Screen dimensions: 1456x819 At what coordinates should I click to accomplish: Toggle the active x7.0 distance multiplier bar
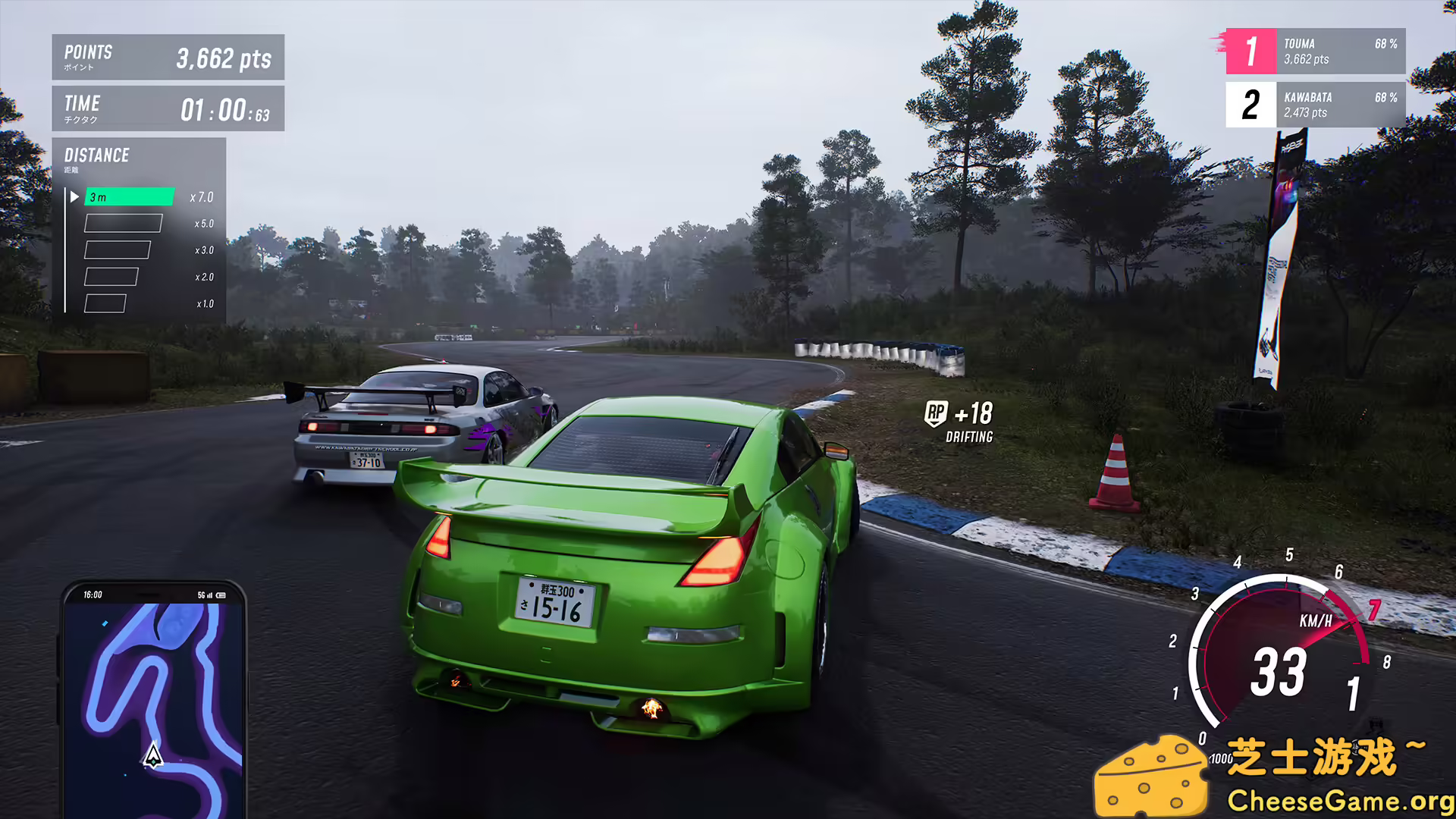[x=130, y=197]
